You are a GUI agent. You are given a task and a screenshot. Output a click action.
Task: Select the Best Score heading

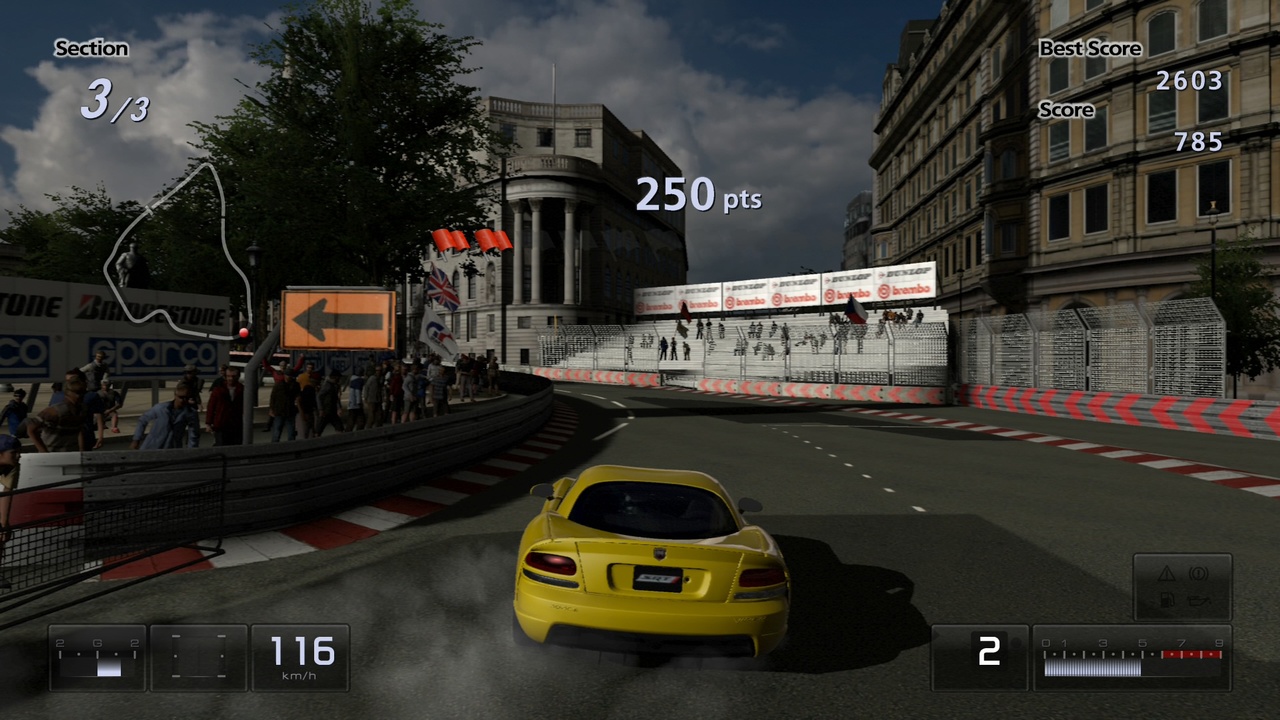pos(1091,48)
